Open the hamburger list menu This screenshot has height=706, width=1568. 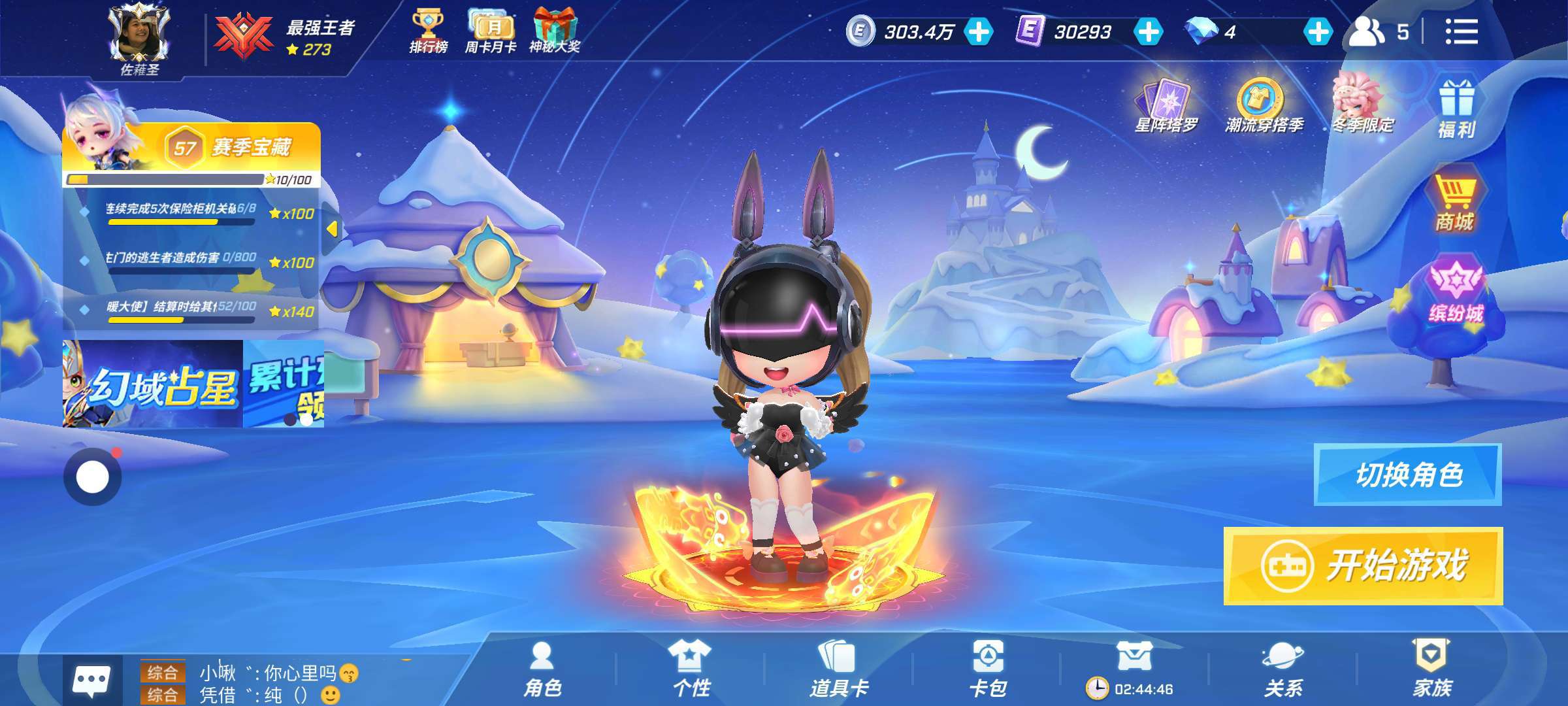pyautogui.click(x=1461, y=31)
